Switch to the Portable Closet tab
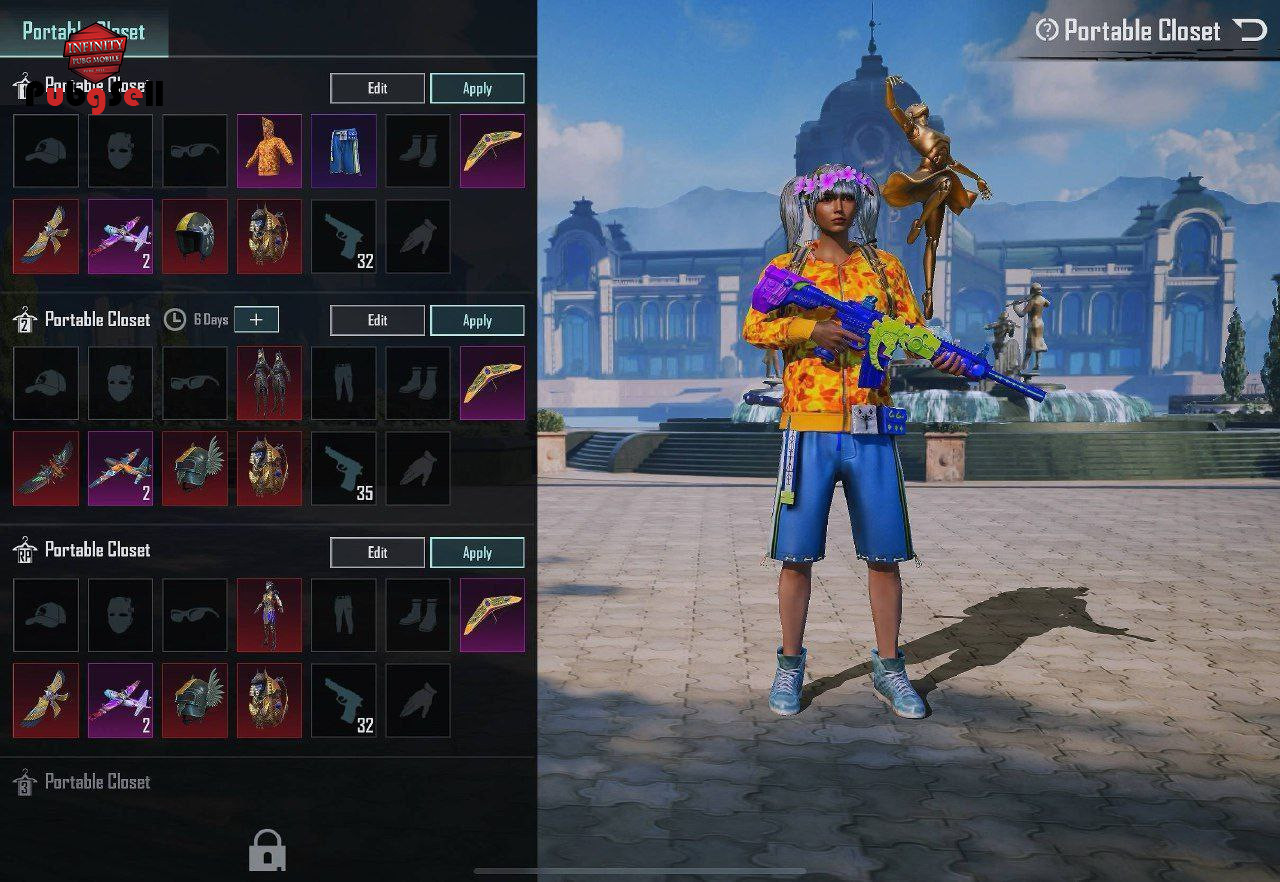Image resolution: width=1280 pixels, height=882 pixels. click(x=84, y=31)
